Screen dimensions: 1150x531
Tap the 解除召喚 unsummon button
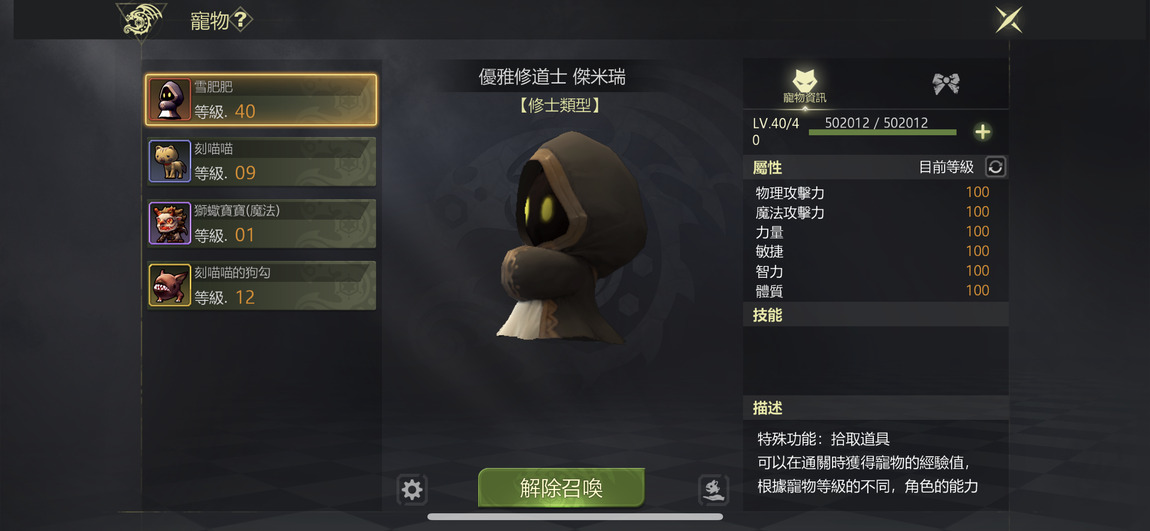[561, 488]
